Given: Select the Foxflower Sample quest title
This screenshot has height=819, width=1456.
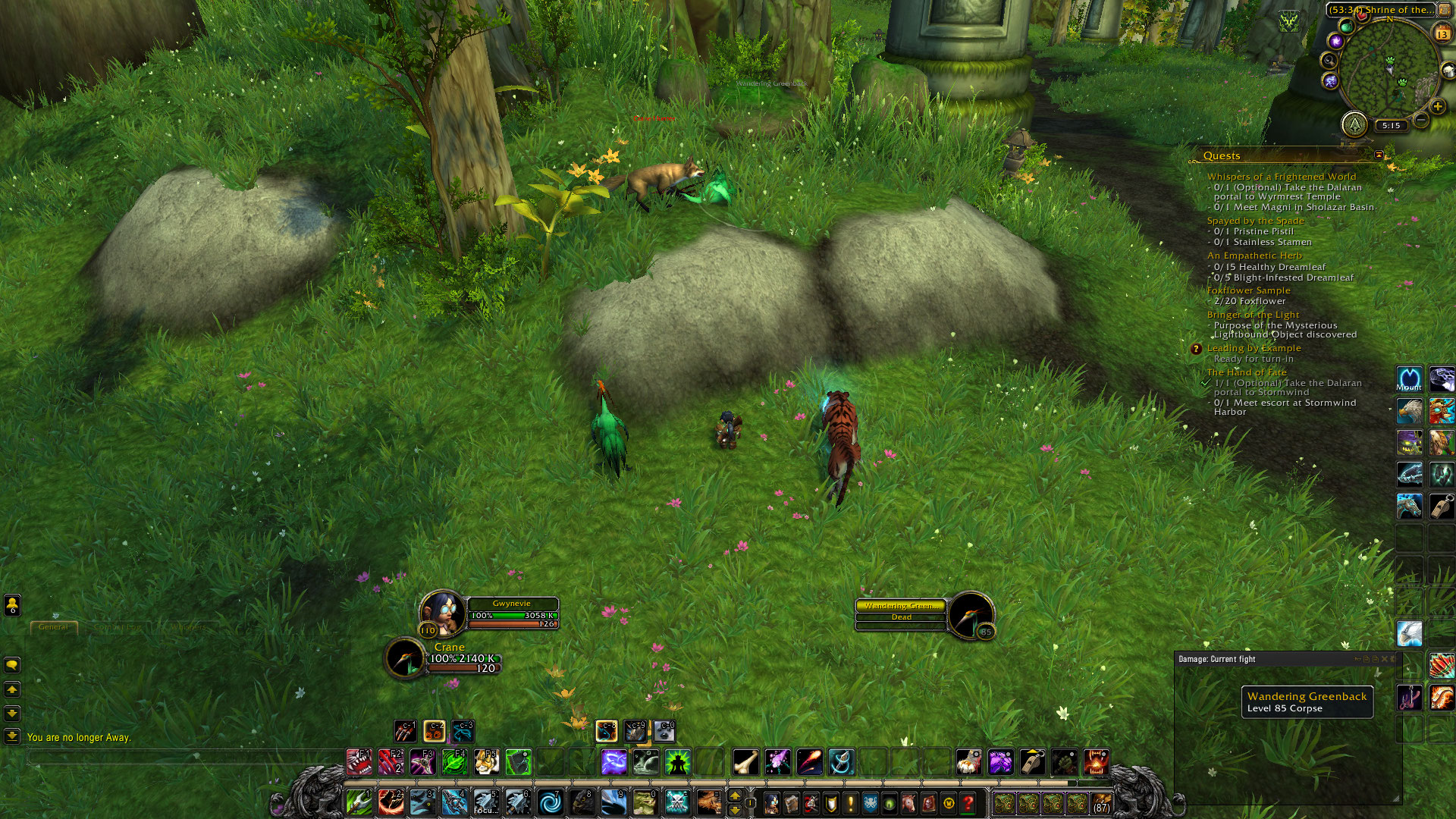Looking at the screenshot, I should click(1248, 290).
